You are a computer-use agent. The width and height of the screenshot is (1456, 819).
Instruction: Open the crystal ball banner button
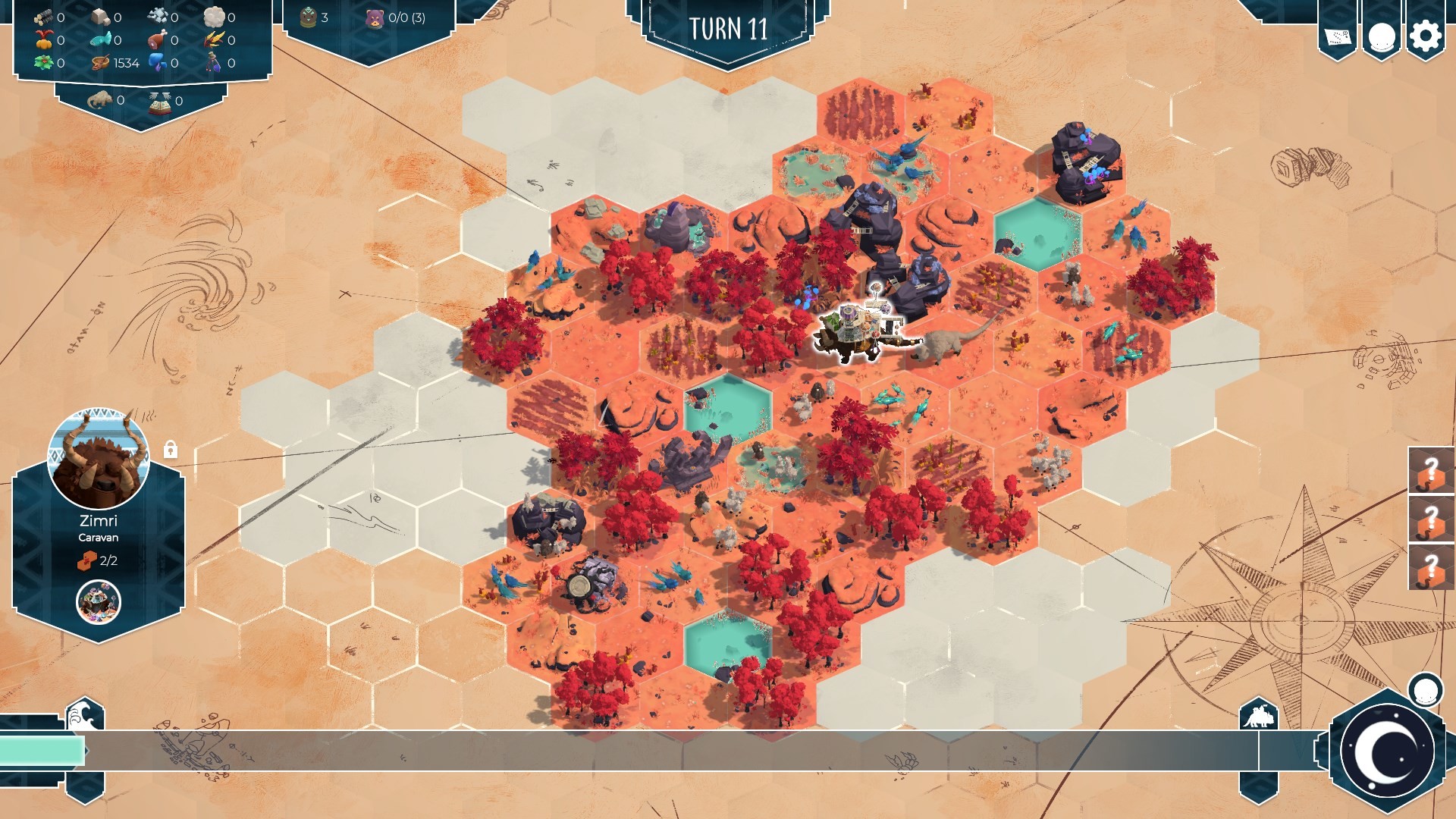[1381, 36]
